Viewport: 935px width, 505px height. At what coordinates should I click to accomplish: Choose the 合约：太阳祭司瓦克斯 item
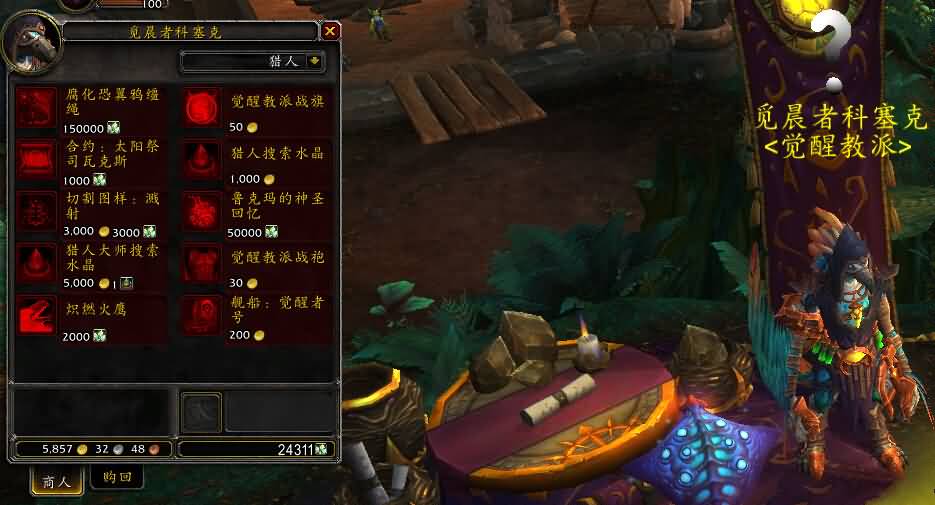coord(39,159)
